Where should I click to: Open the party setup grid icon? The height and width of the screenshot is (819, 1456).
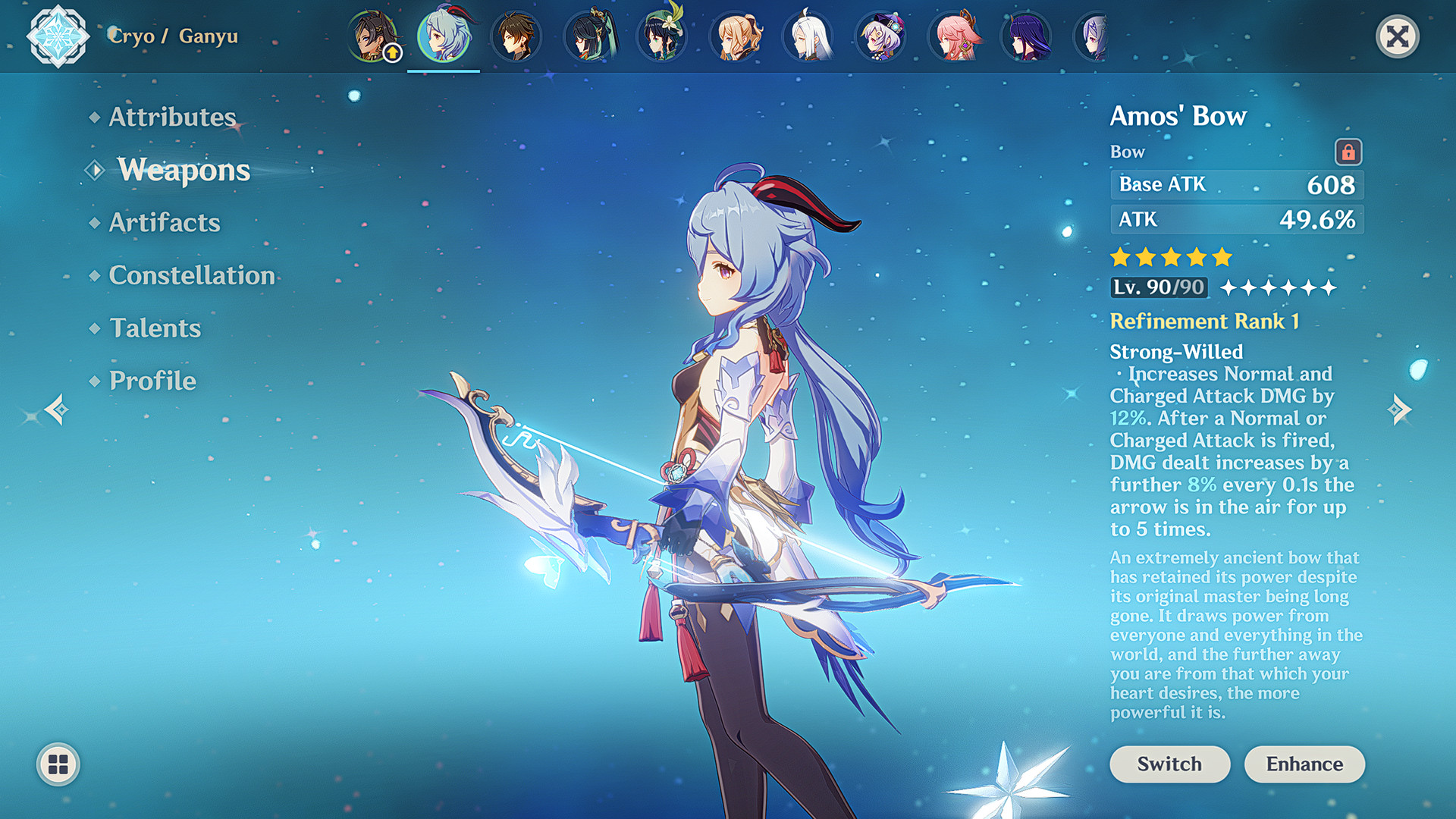(57, 764)
